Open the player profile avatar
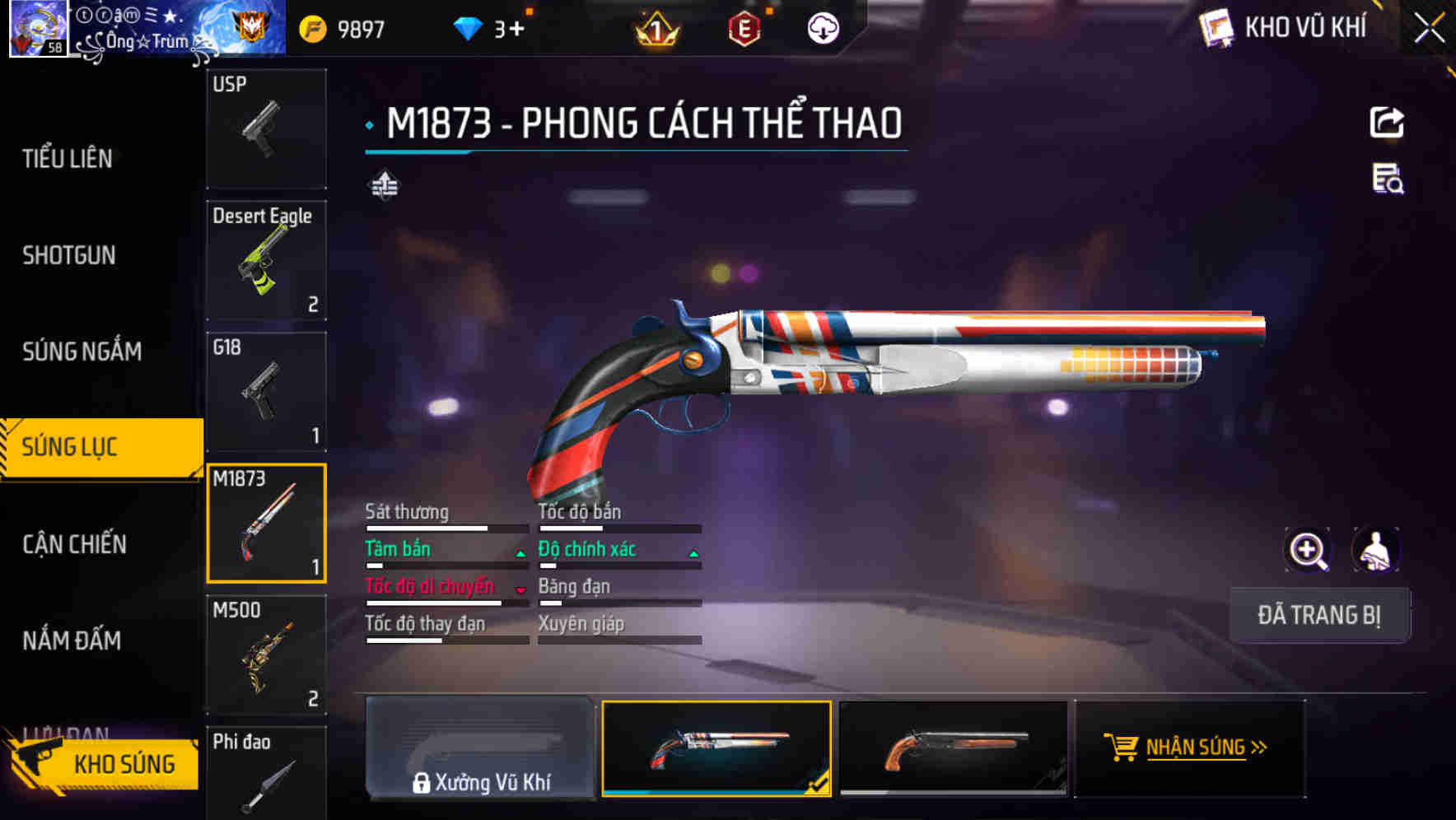 pyautogui.click(x=38, y=29)
